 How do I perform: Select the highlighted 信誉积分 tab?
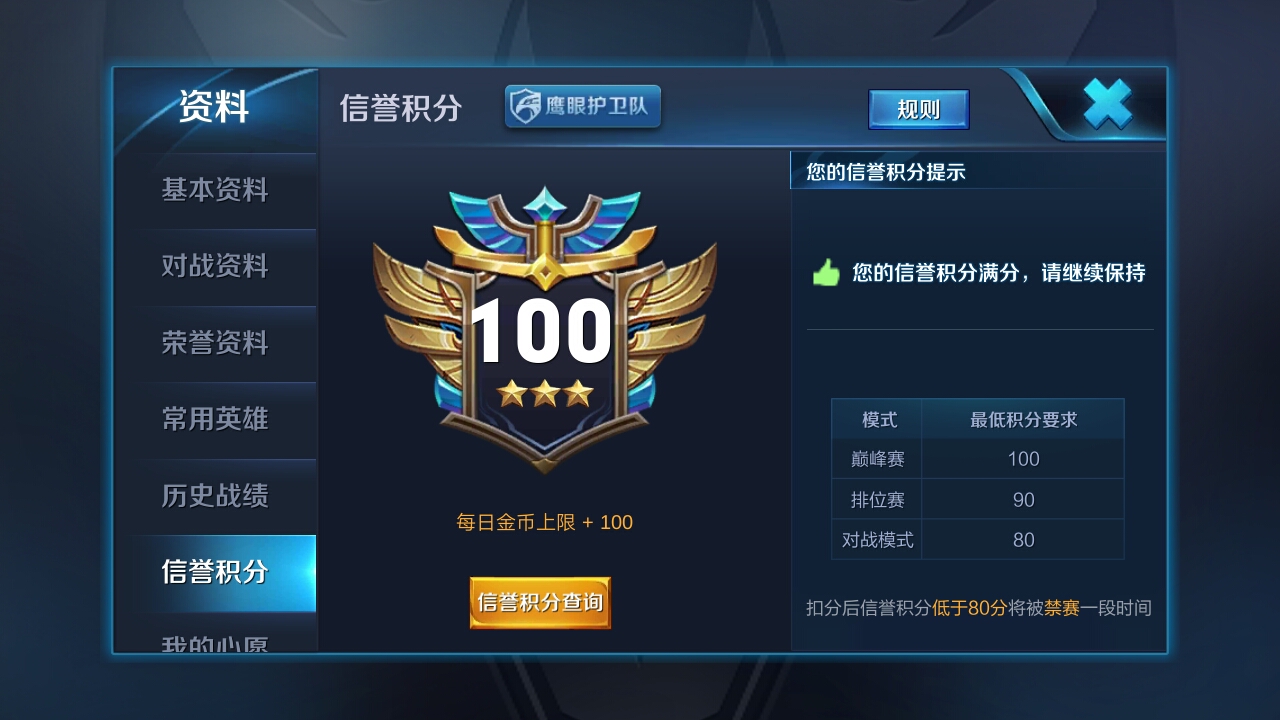click(x=214, y=572)
